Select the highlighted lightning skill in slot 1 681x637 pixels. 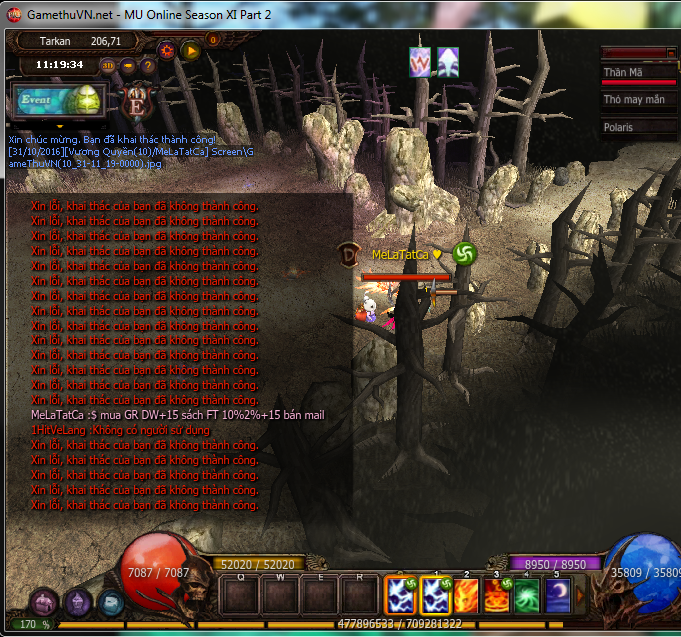click(437, 596)
